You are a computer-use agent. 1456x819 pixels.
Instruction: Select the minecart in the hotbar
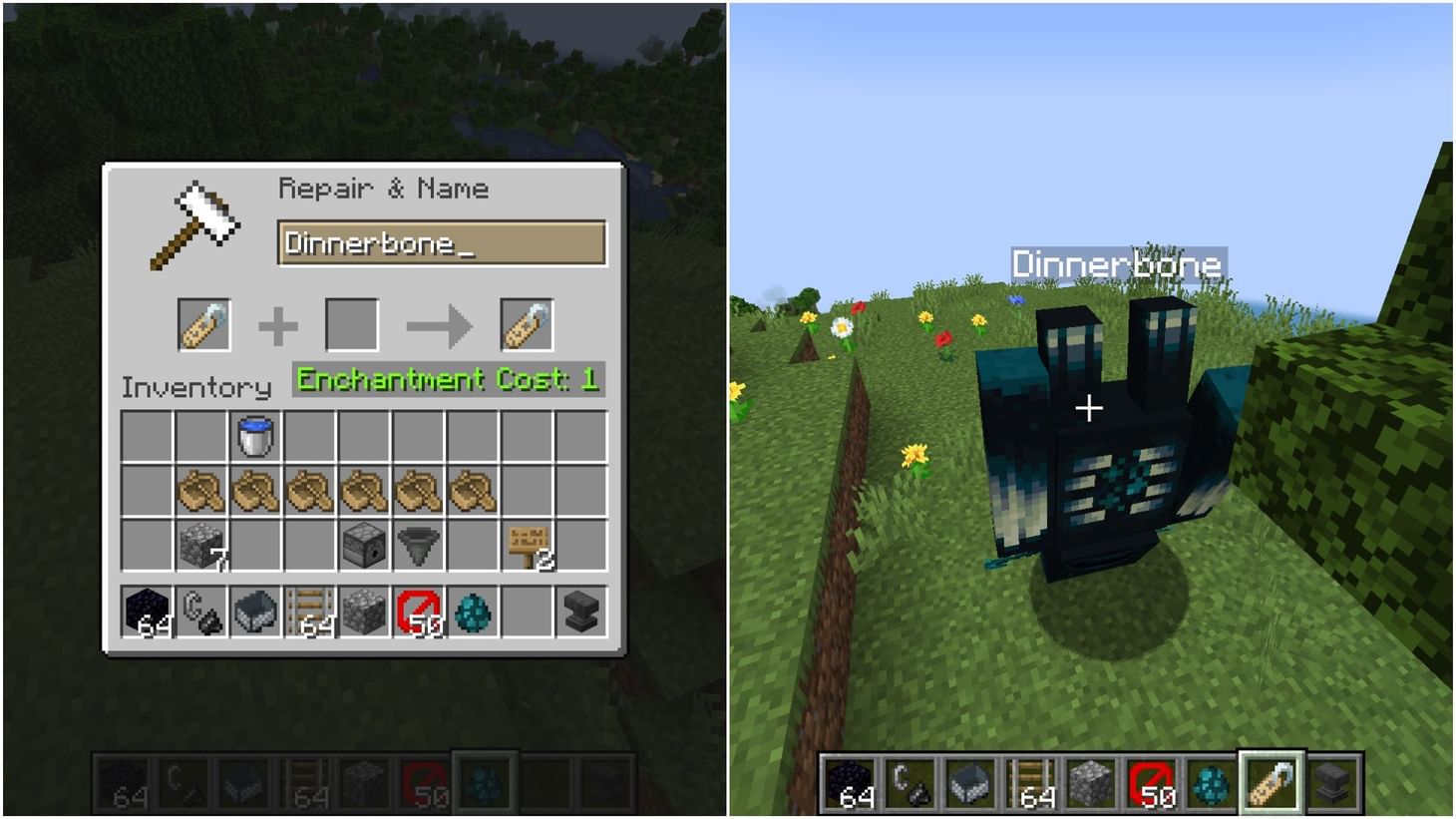click(x=255, y=612)
